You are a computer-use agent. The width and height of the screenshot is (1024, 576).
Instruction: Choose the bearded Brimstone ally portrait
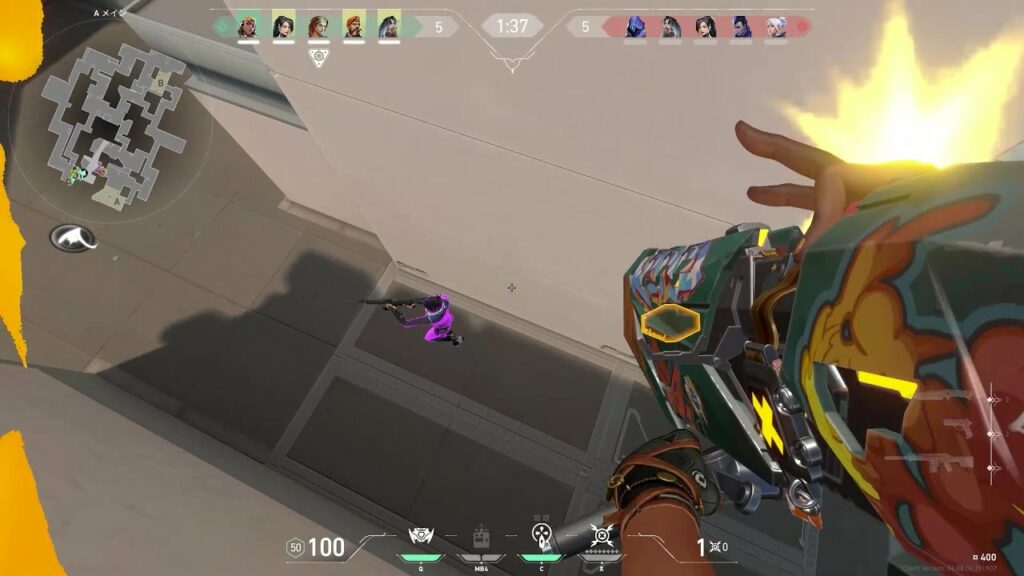[x=354, y=27]
